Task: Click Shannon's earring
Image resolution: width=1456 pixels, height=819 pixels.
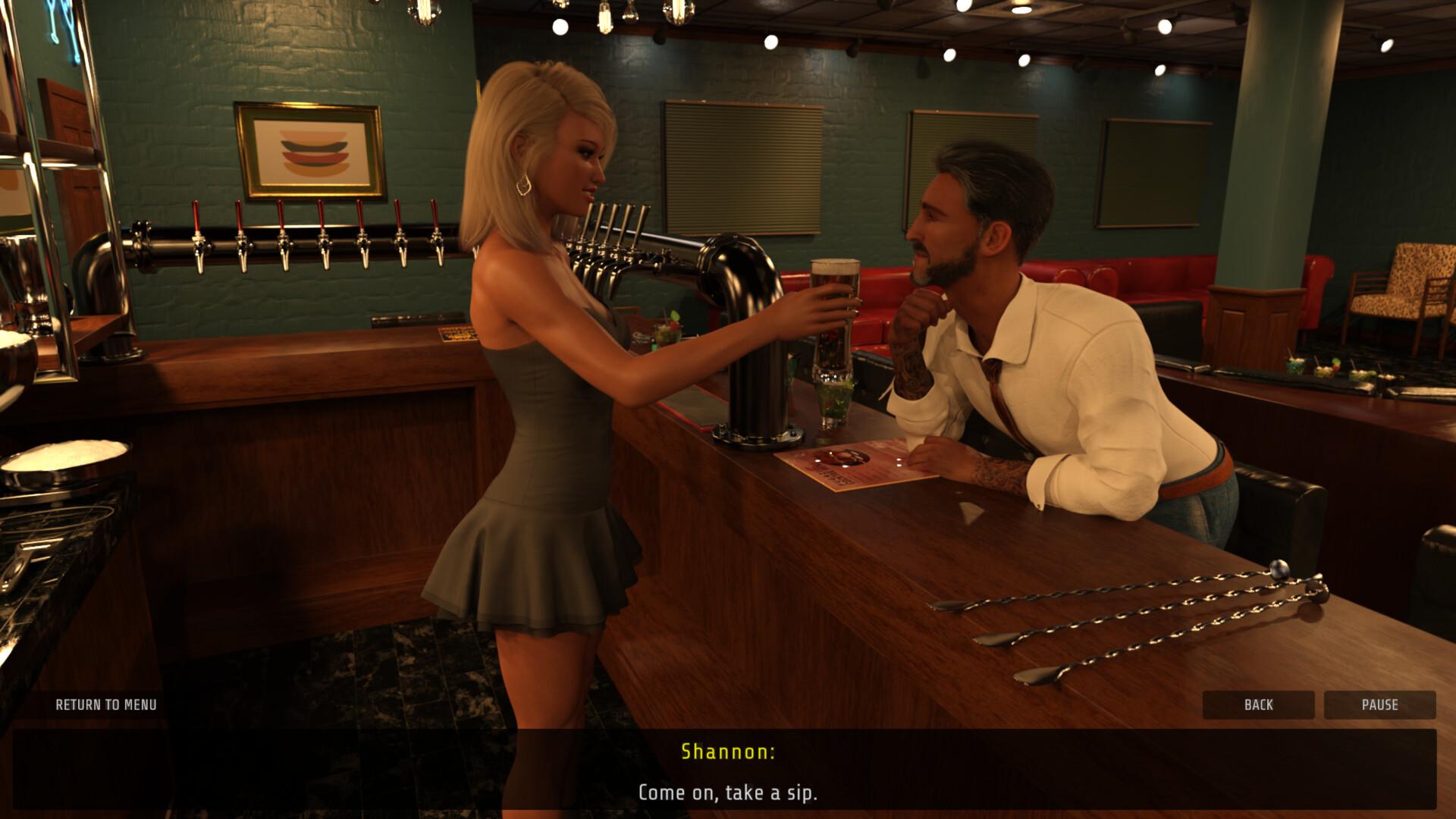Action: [523, 186]
